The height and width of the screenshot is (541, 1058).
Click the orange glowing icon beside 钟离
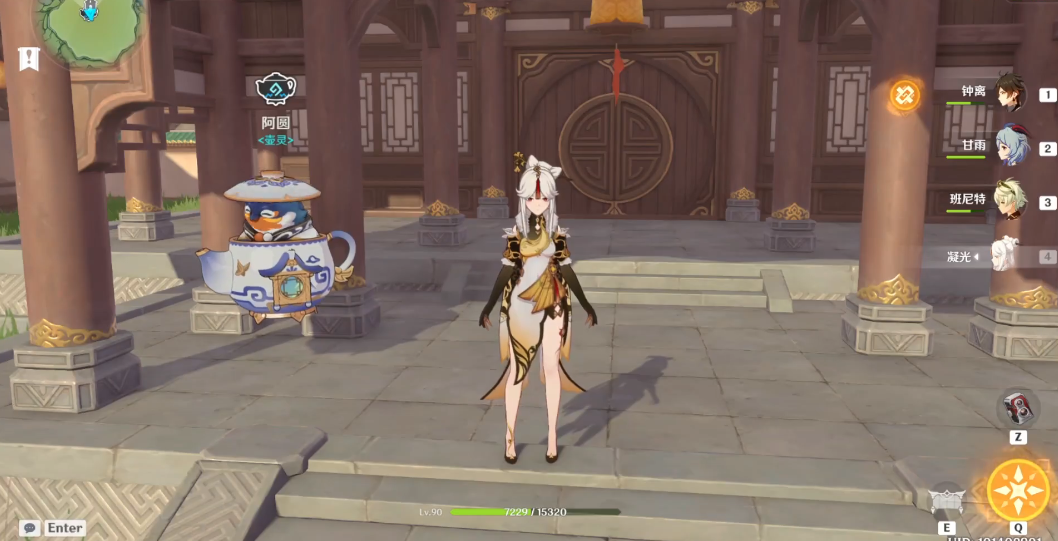pos(905,95)
